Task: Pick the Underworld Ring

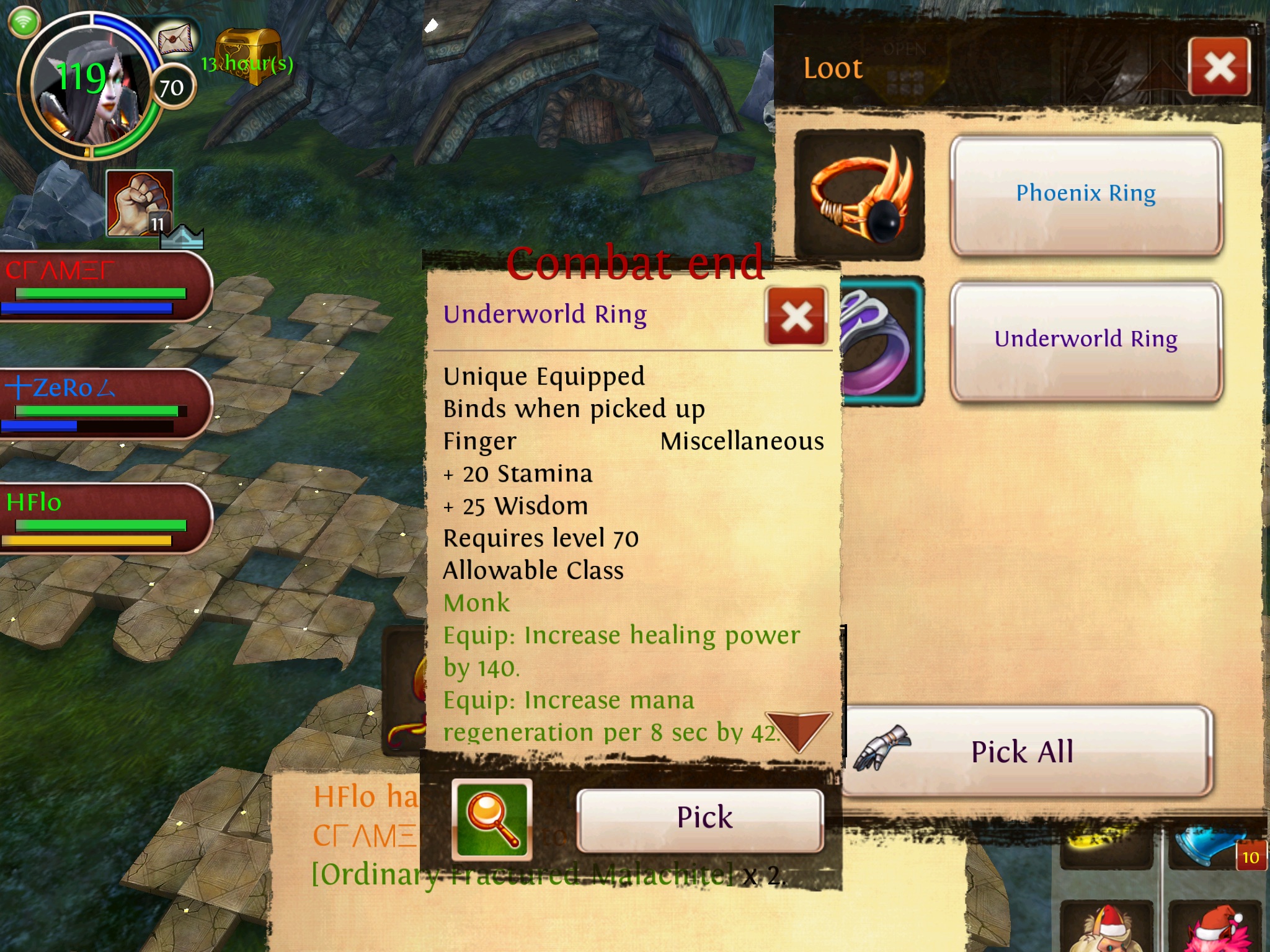Action: click(x=701, y=818)
